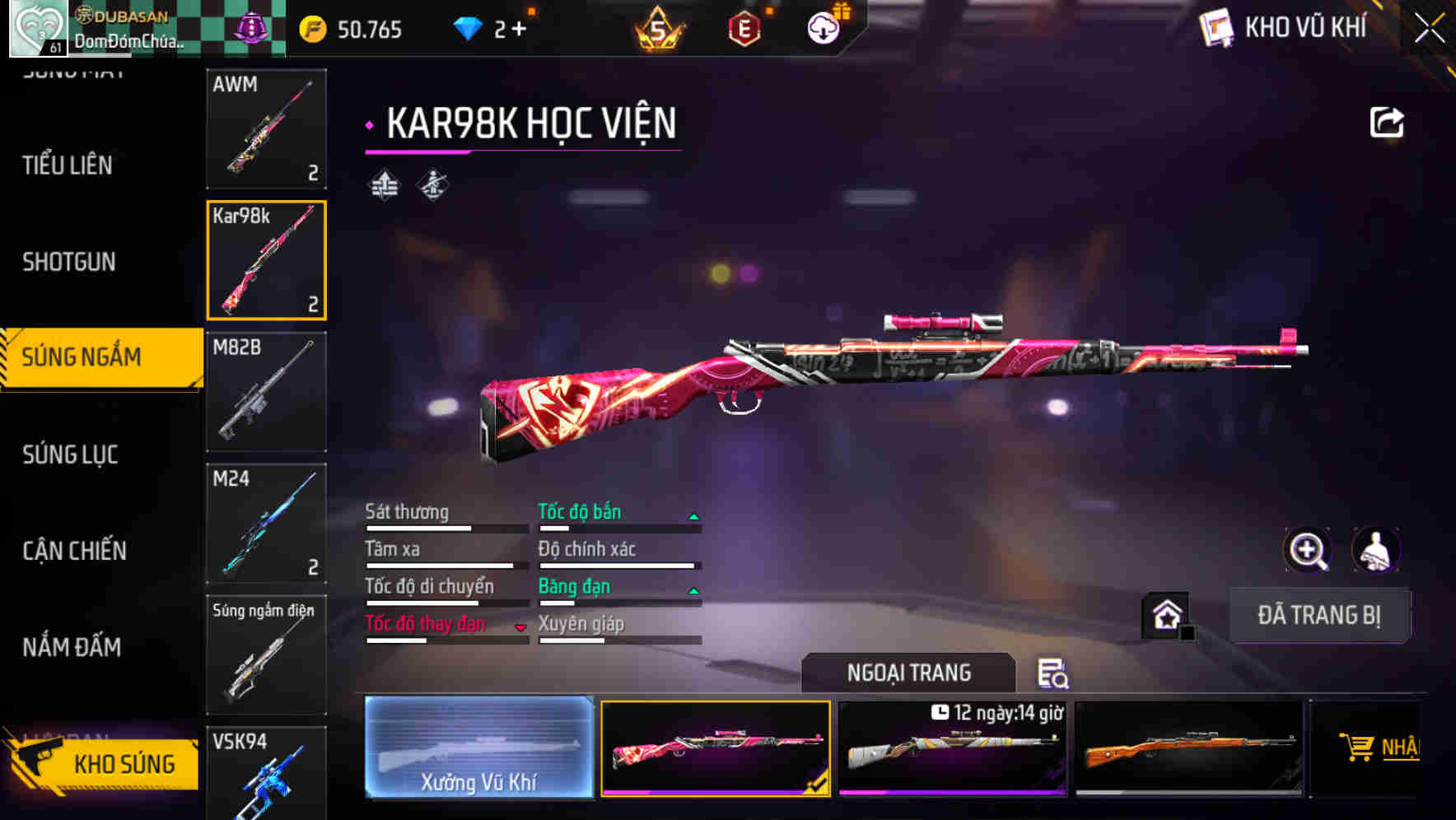Screen dimensions: 1456x820
Task: Click the home decoration star icon
Action: (1168, 616)
